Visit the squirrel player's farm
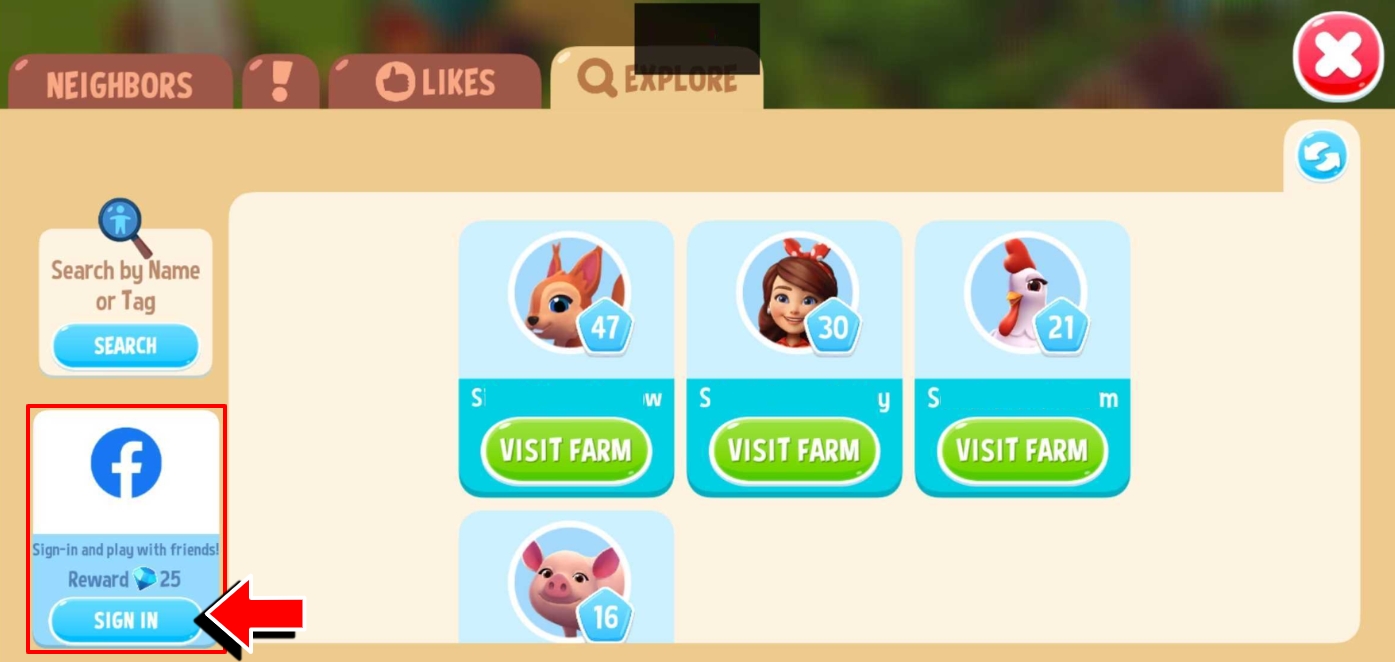The height and width of the screenshot is (662, 1395). 566,450
